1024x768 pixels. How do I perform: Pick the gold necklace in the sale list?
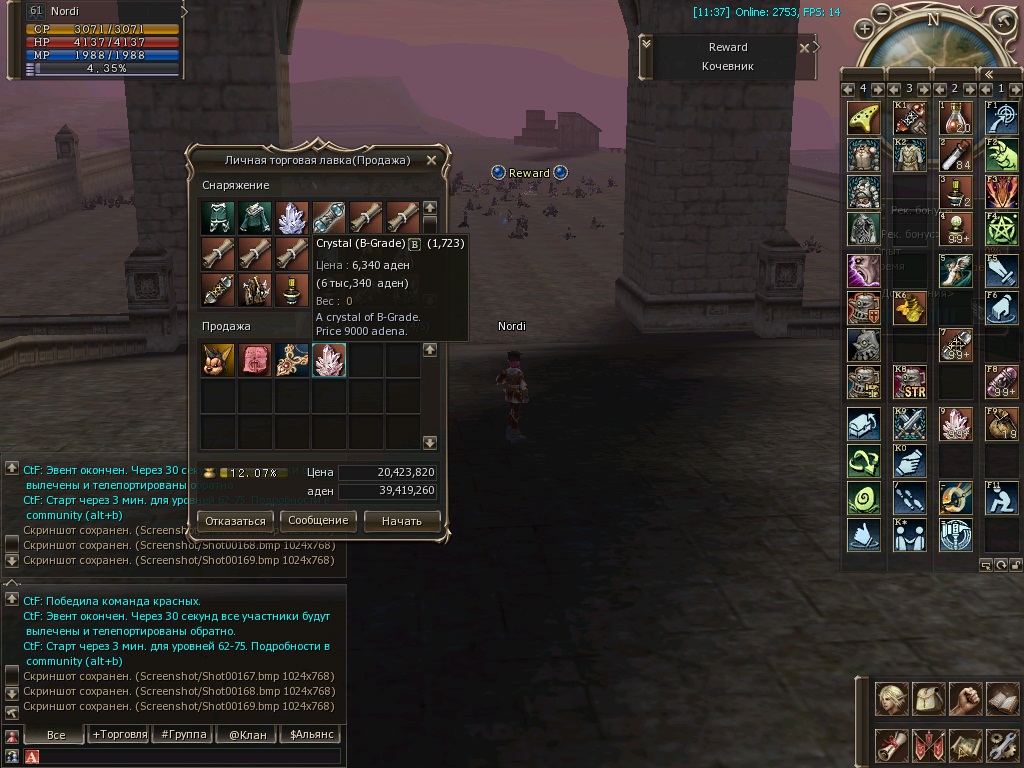[292, 361]
